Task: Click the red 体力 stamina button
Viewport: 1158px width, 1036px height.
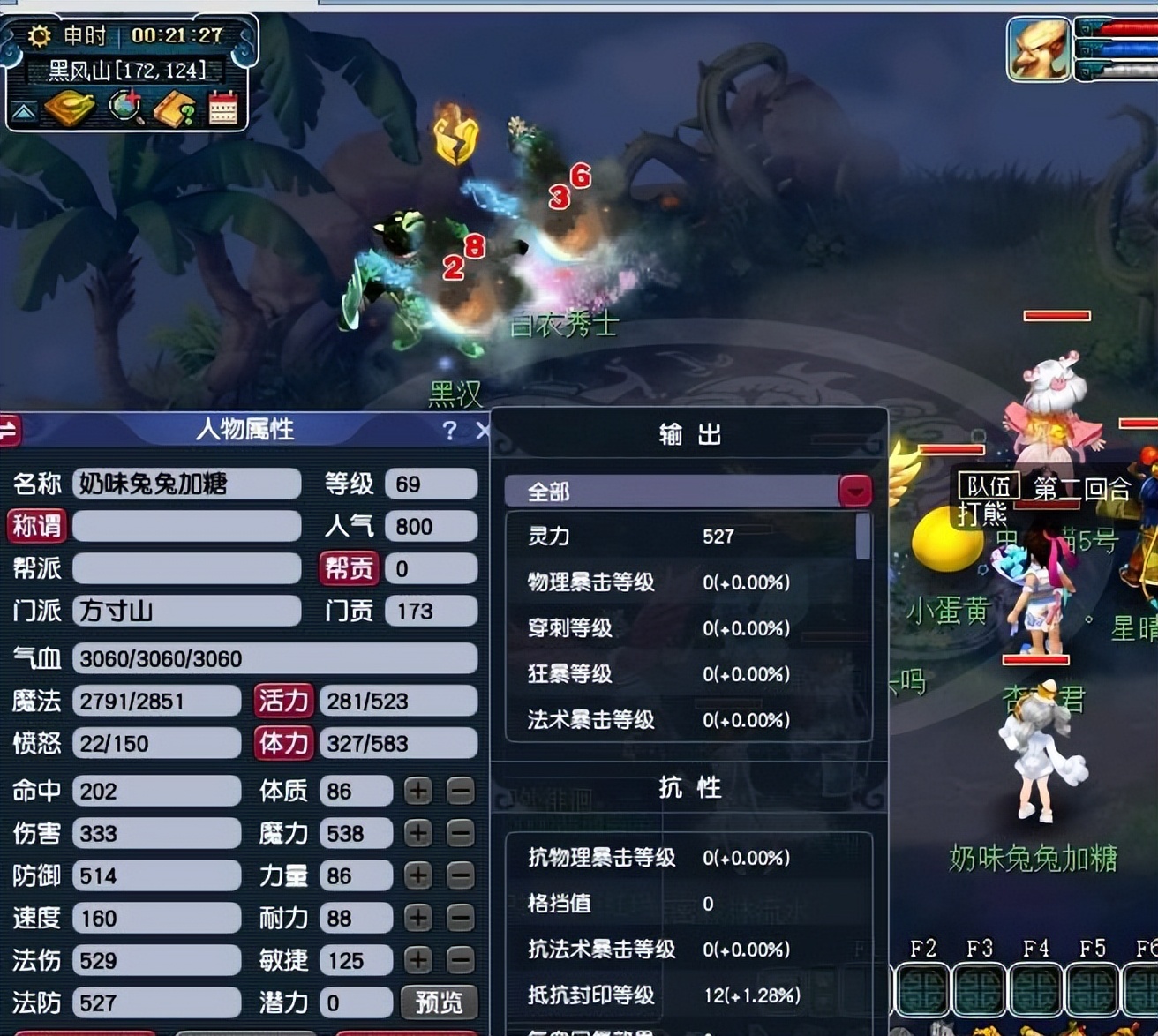Action: coord(283,744)
